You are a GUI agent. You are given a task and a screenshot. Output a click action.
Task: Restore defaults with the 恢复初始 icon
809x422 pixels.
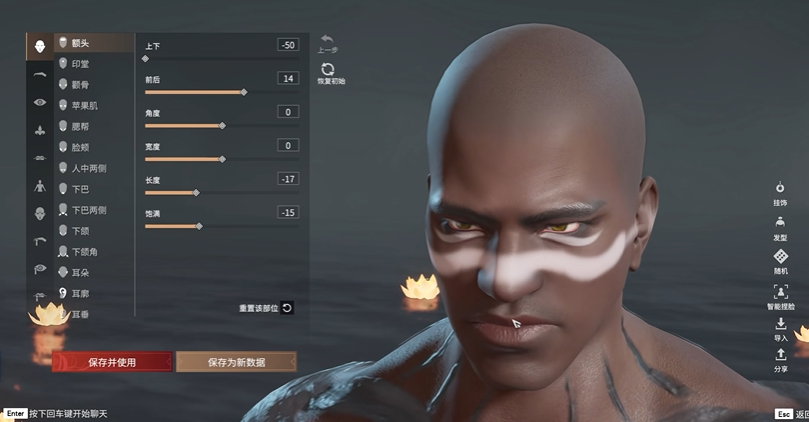[328, 71]
